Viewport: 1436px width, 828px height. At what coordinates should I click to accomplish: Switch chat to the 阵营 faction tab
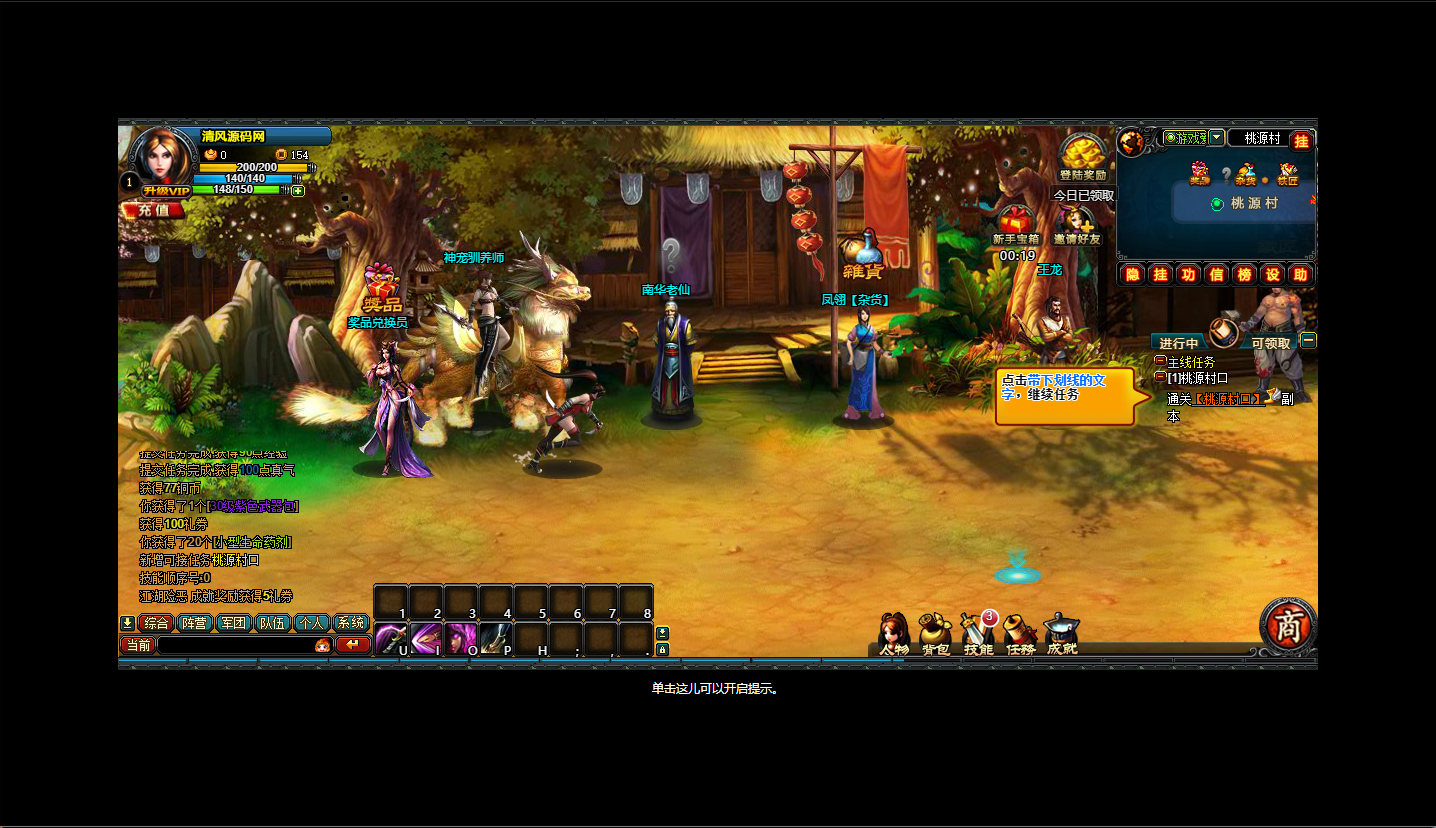click(x=194, y=623)
